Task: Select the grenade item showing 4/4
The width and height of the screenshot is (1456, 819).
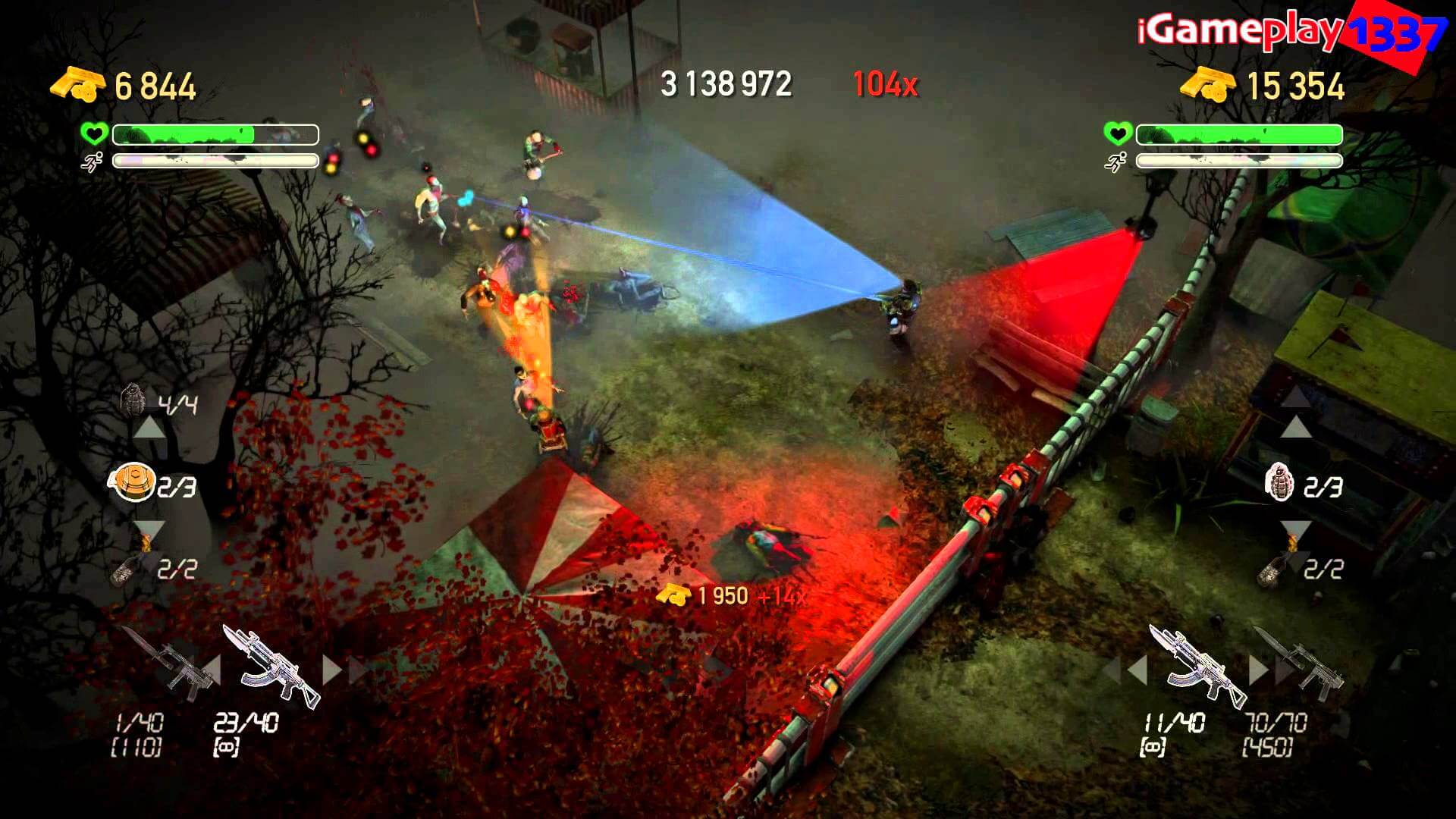Action: tap(133, 400)
